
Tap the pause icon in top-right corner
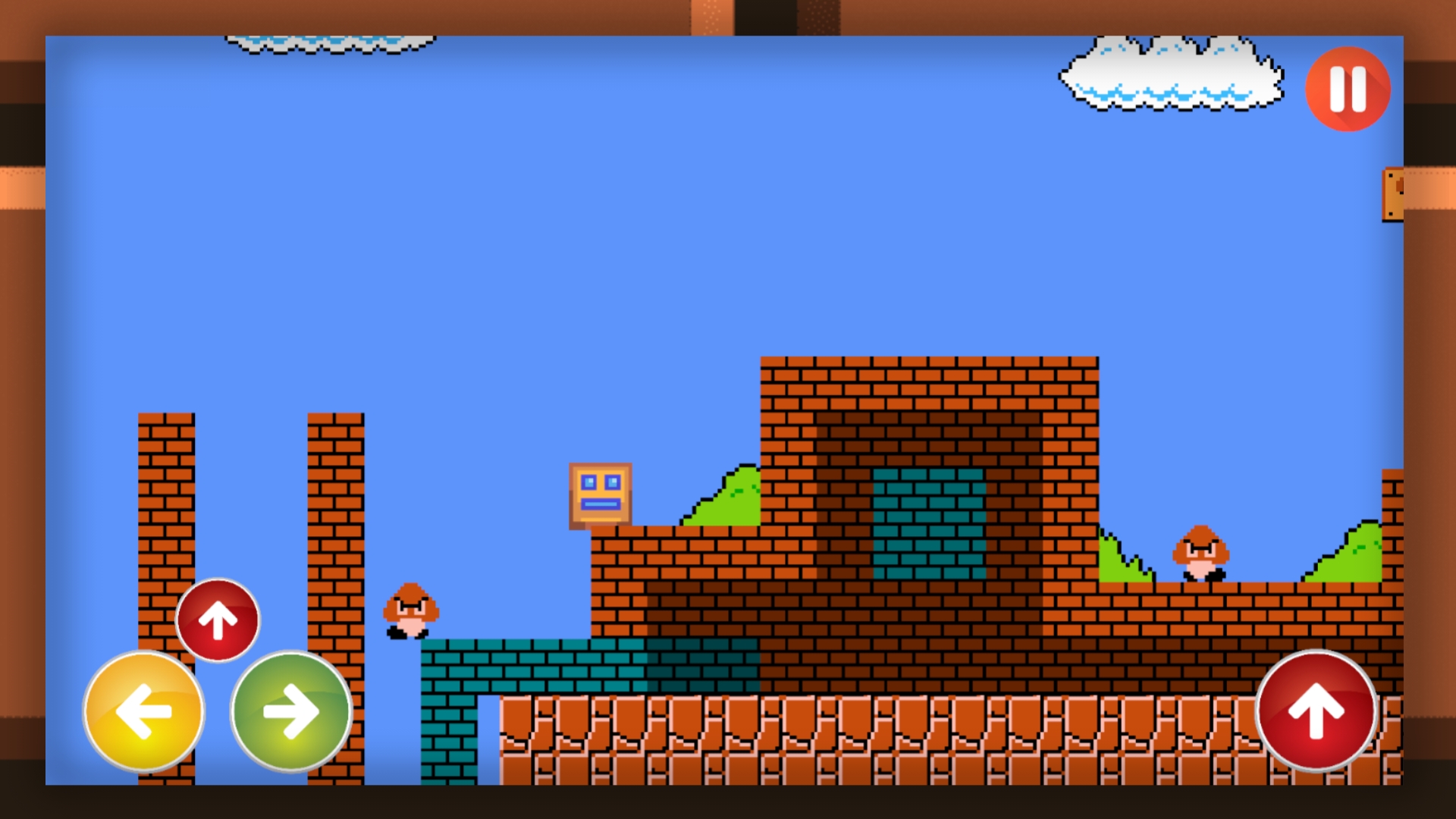tap(1348, 90)
